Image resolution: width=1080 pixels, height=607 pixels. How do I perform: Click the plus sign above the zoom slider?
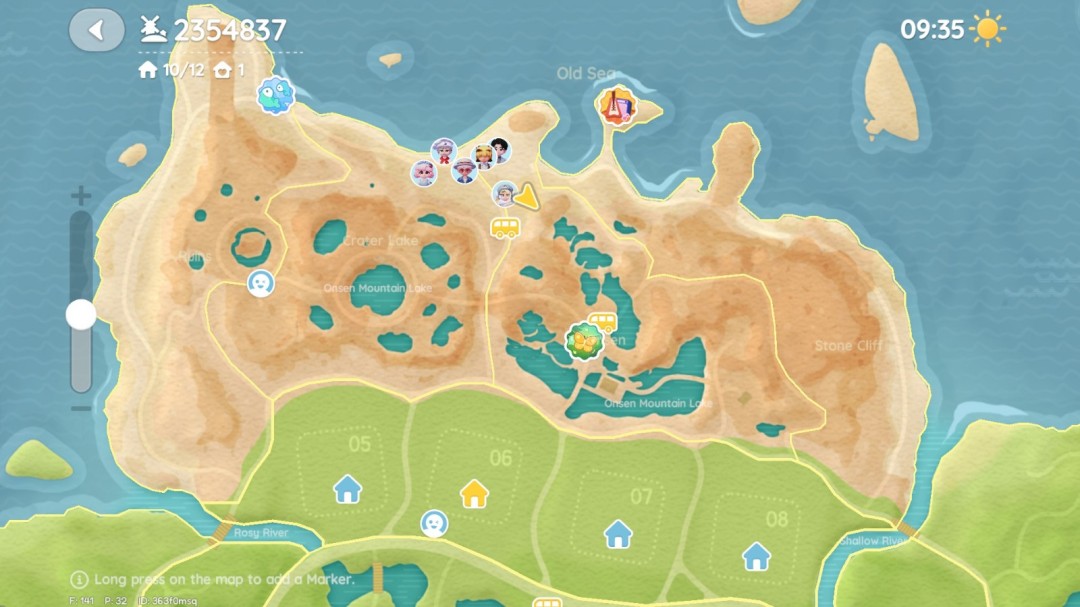pyautogui.click(x=81, y=196)
